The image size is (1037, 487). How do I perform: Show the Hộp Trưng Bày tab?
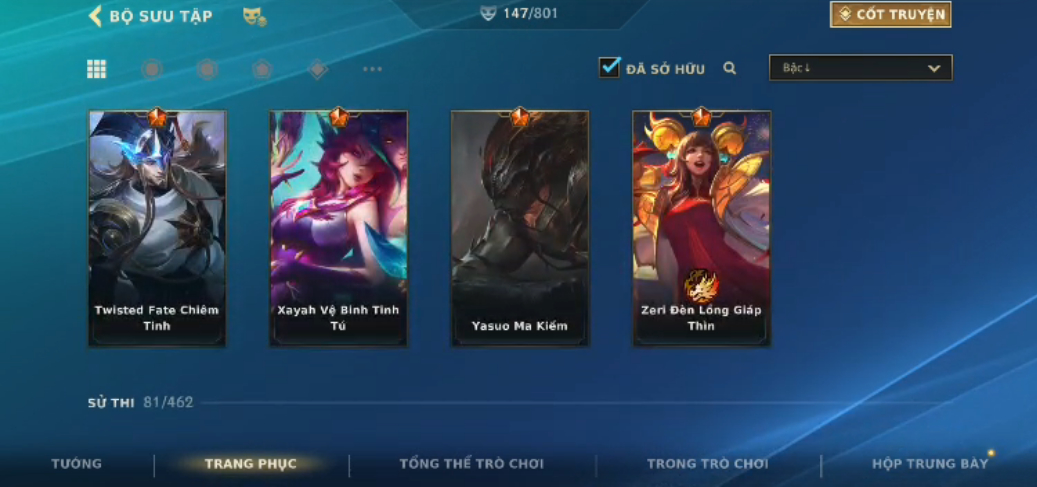930,464
